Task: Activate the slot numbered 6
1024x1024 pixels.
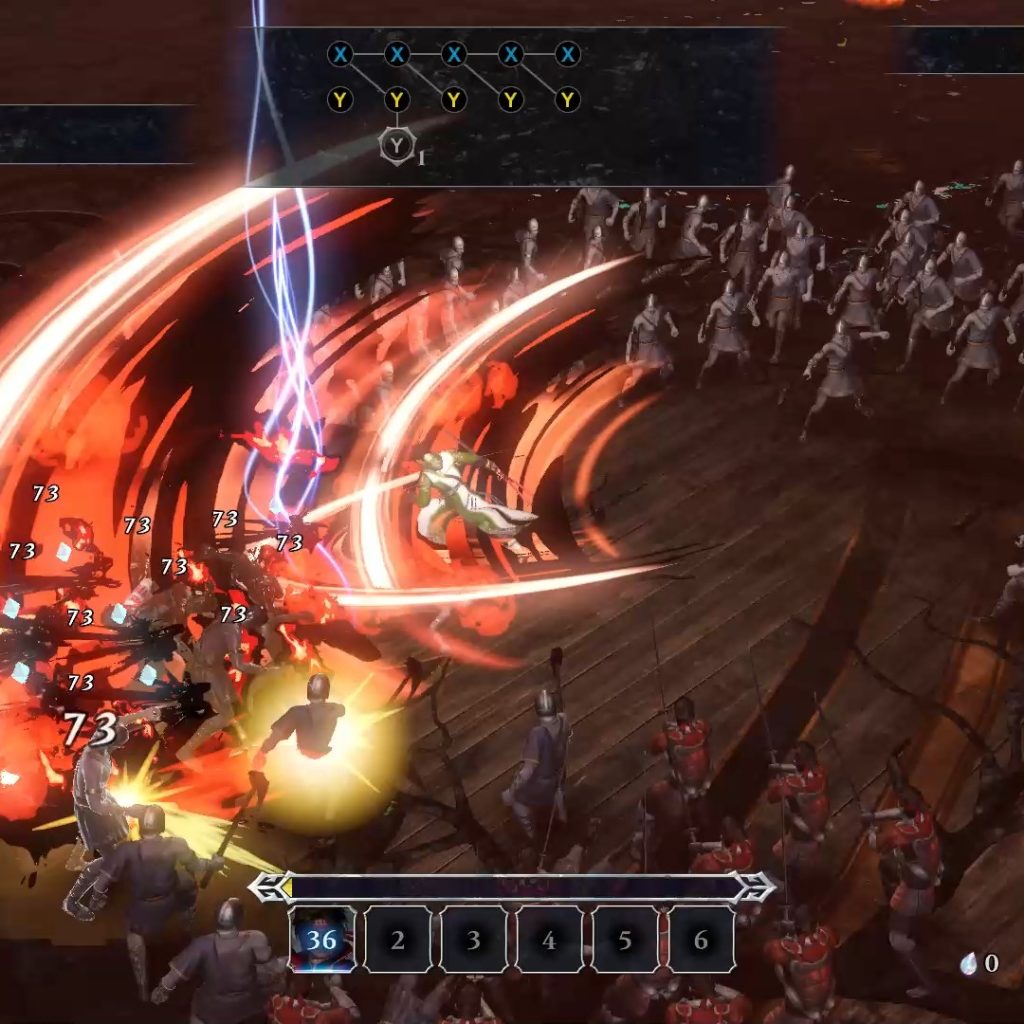Action: pos(701,939)
